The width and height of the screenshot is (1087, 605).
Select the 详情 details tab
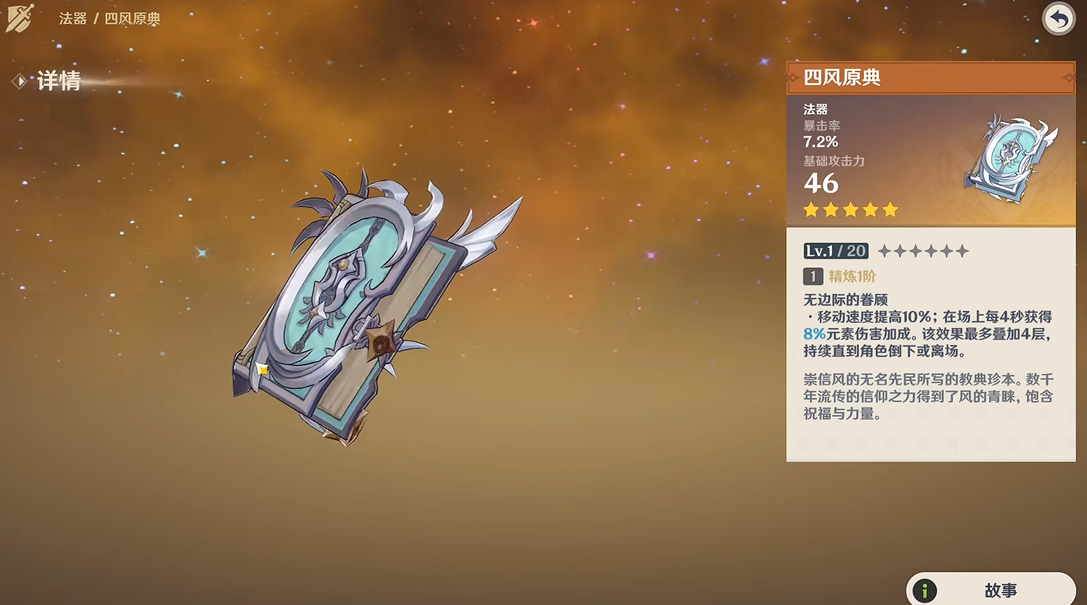pyautogui.click(x=57, y=82)
